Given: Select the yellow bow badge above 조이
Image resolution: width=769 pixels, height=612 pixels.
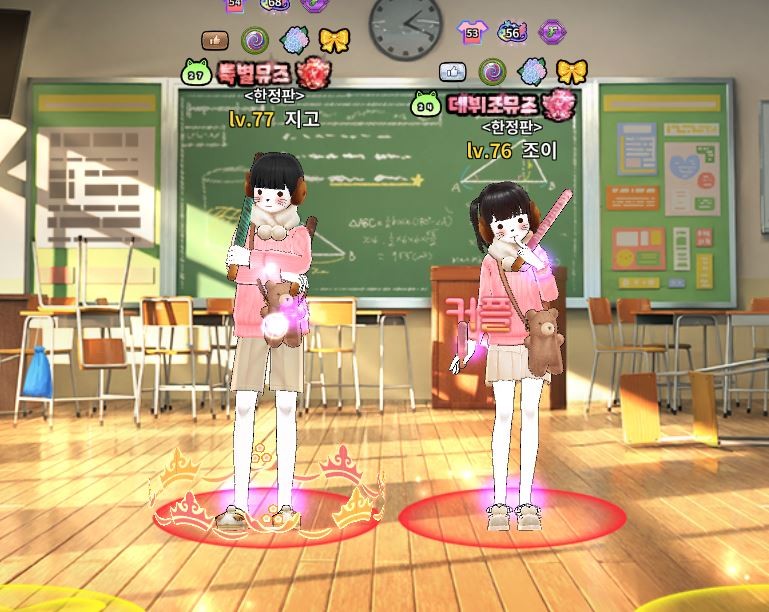Looking at the screenshot, I should click(x=571, y=71).
